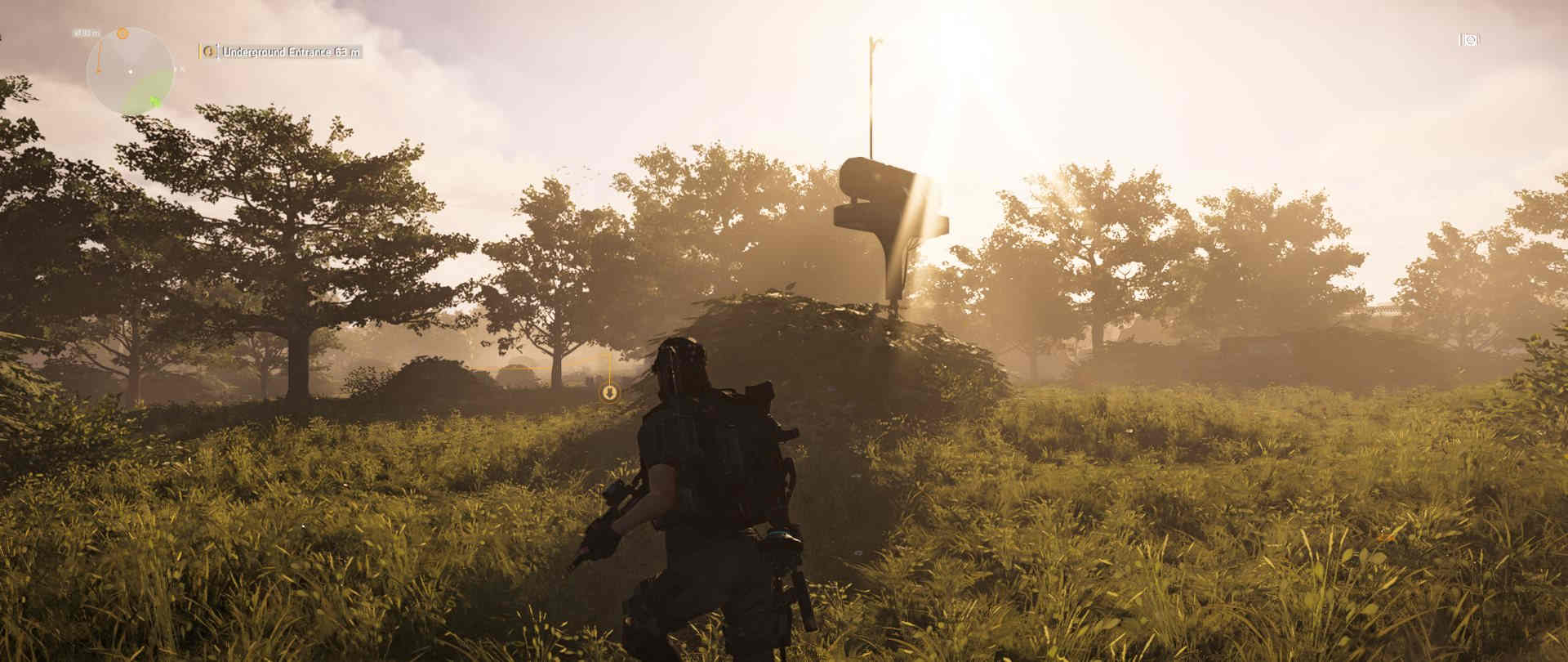This screenshot has height=662, width=1568.
Task: Click the orange objective marker on minimap edge
Action: [122, 34]
